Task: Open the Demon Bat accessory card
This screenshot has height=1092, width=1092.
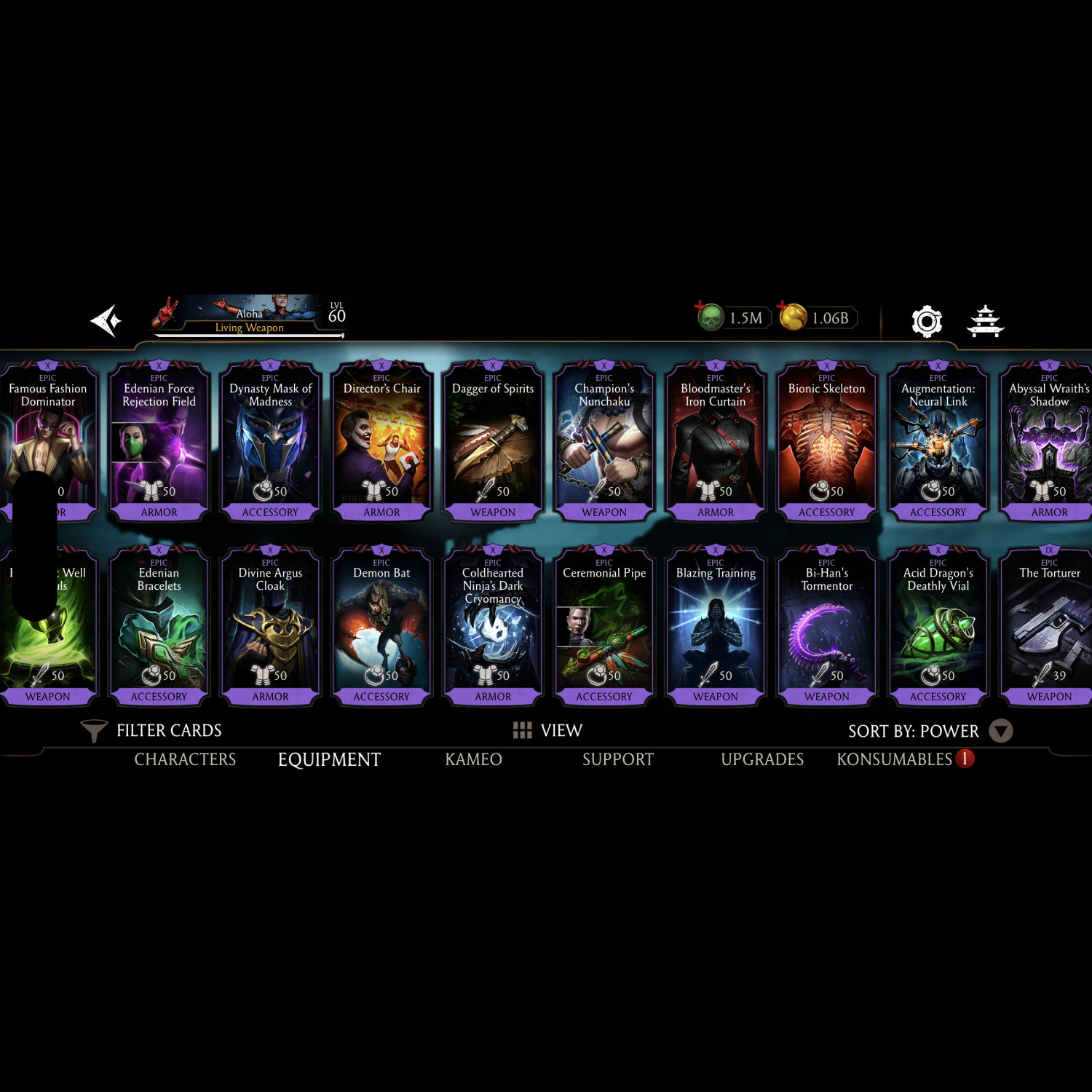Action: 381,626
